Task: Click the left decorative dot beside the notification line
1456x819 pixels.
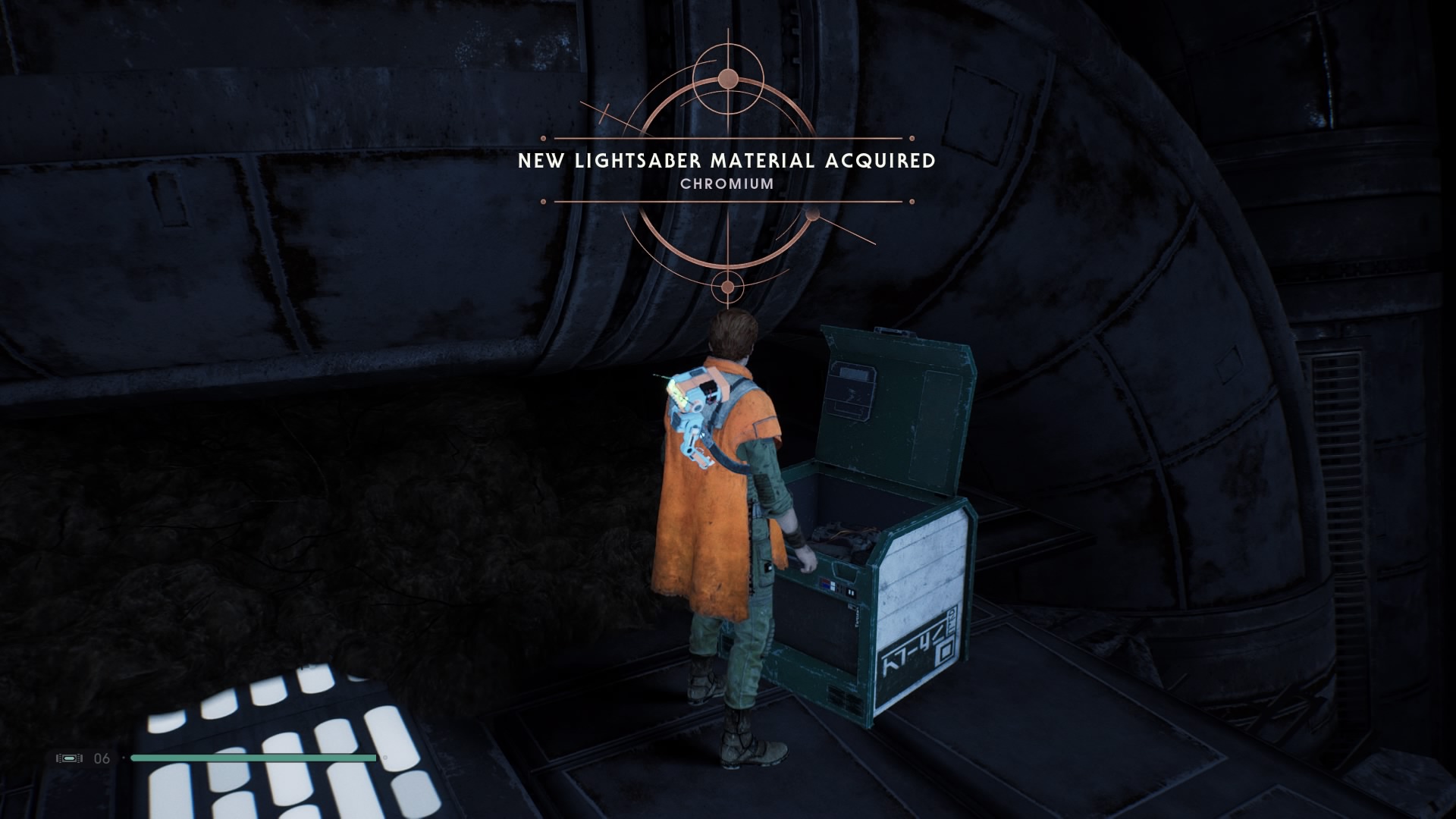Action: tap(543, 139)
